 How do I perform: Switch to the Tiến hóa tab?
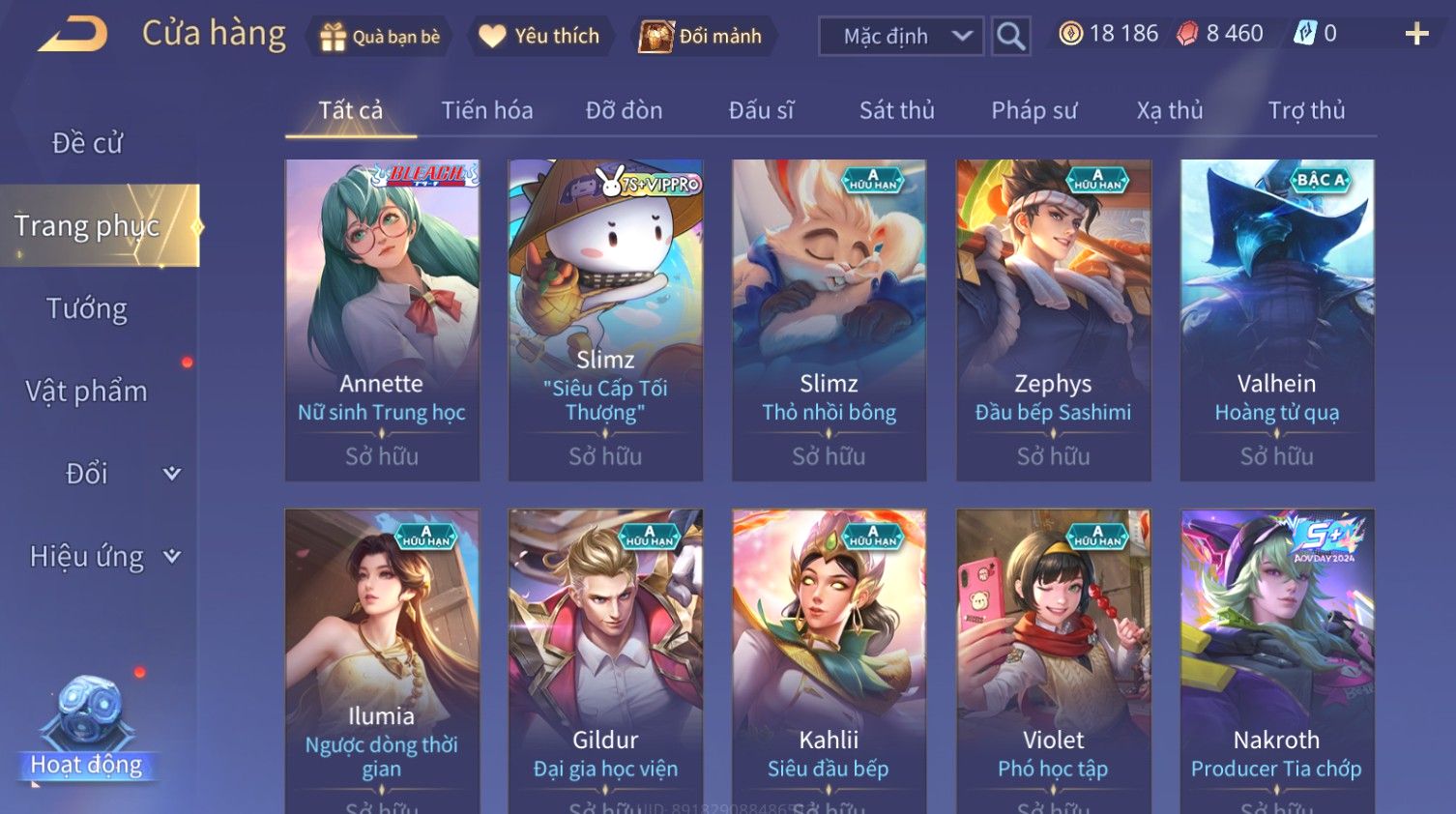point(487,110)
